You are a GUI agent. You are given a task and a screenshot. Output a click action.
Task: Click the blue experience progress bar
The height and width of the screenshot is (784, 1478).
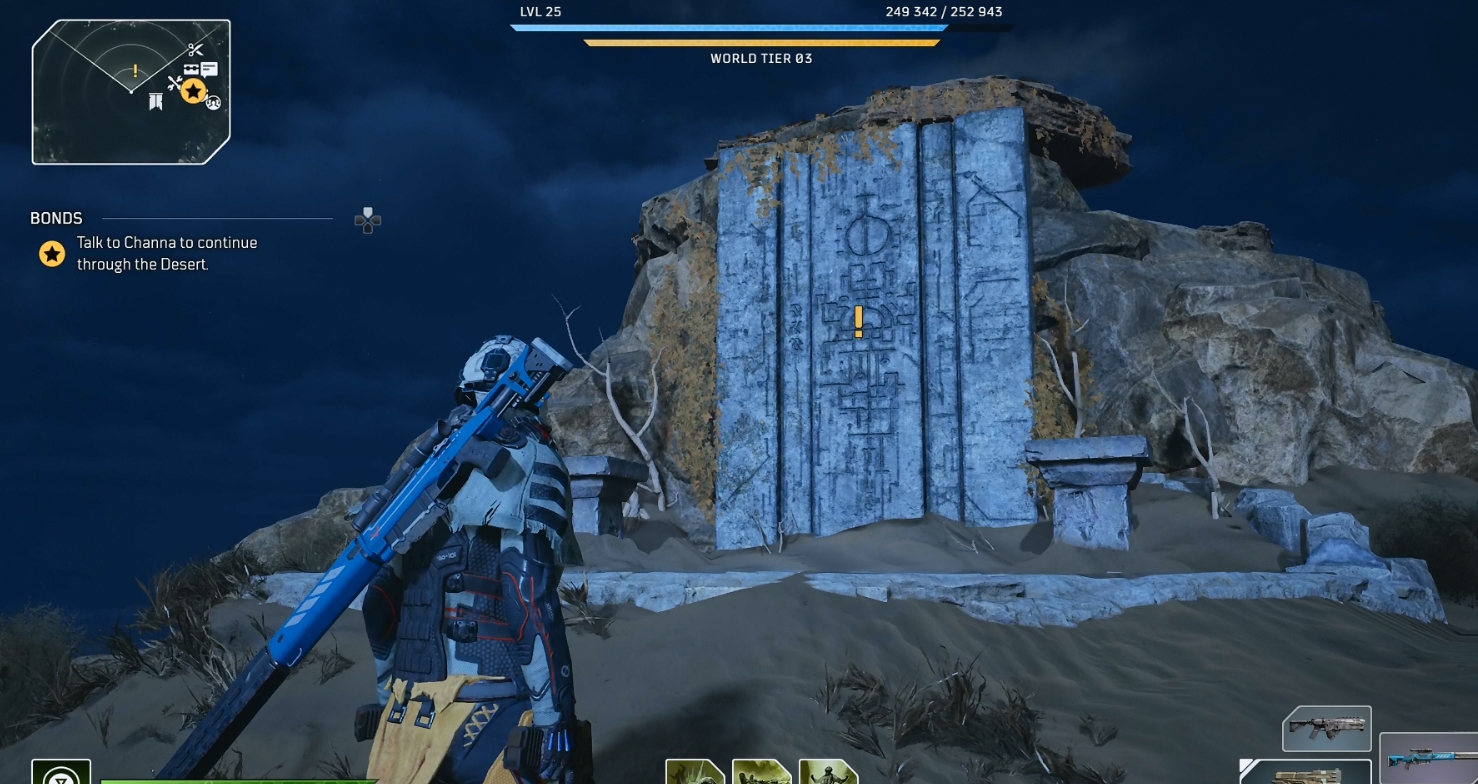click(727, 28)
